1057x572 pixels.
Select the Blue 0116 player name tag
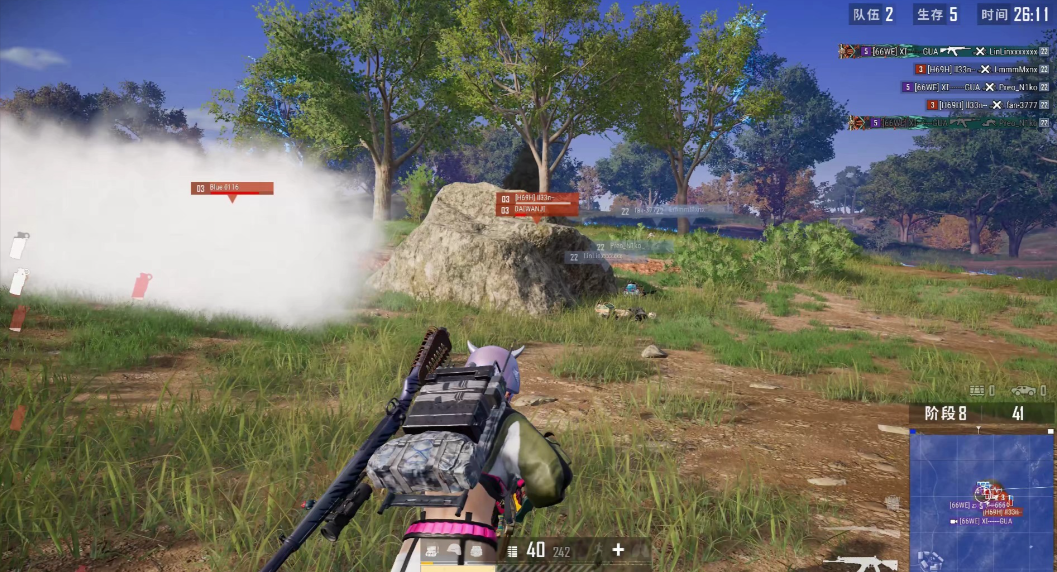click(x=231, y=188)
